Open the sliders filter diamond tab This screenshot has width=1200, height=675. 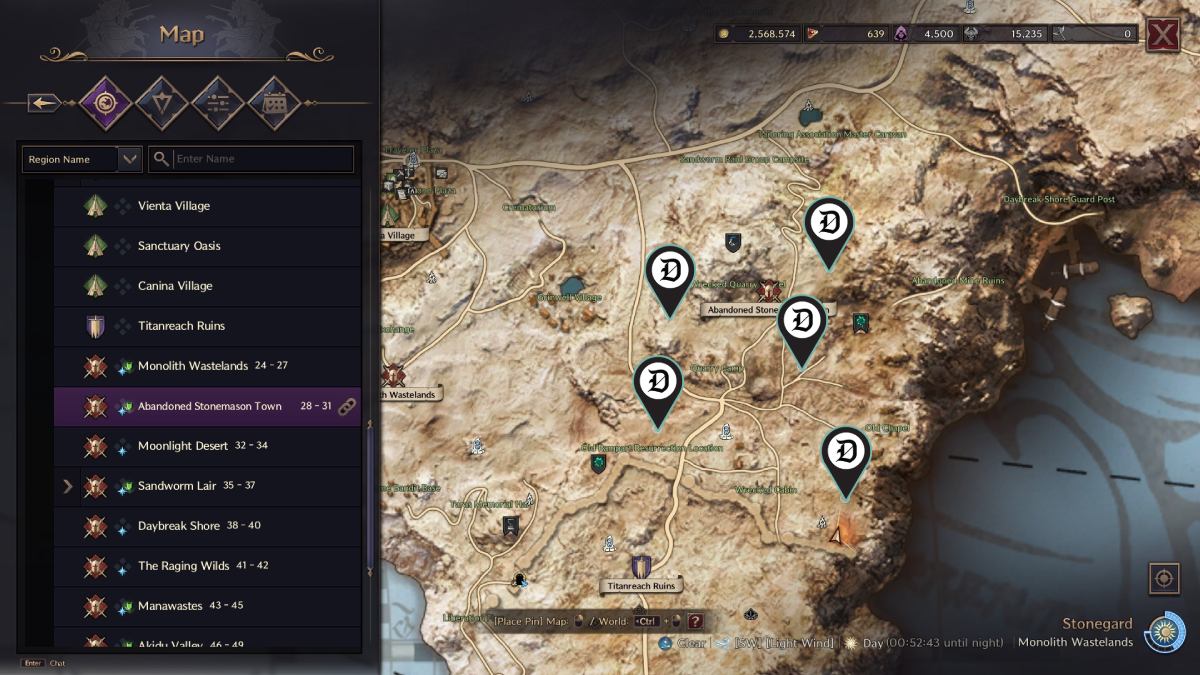218,102
